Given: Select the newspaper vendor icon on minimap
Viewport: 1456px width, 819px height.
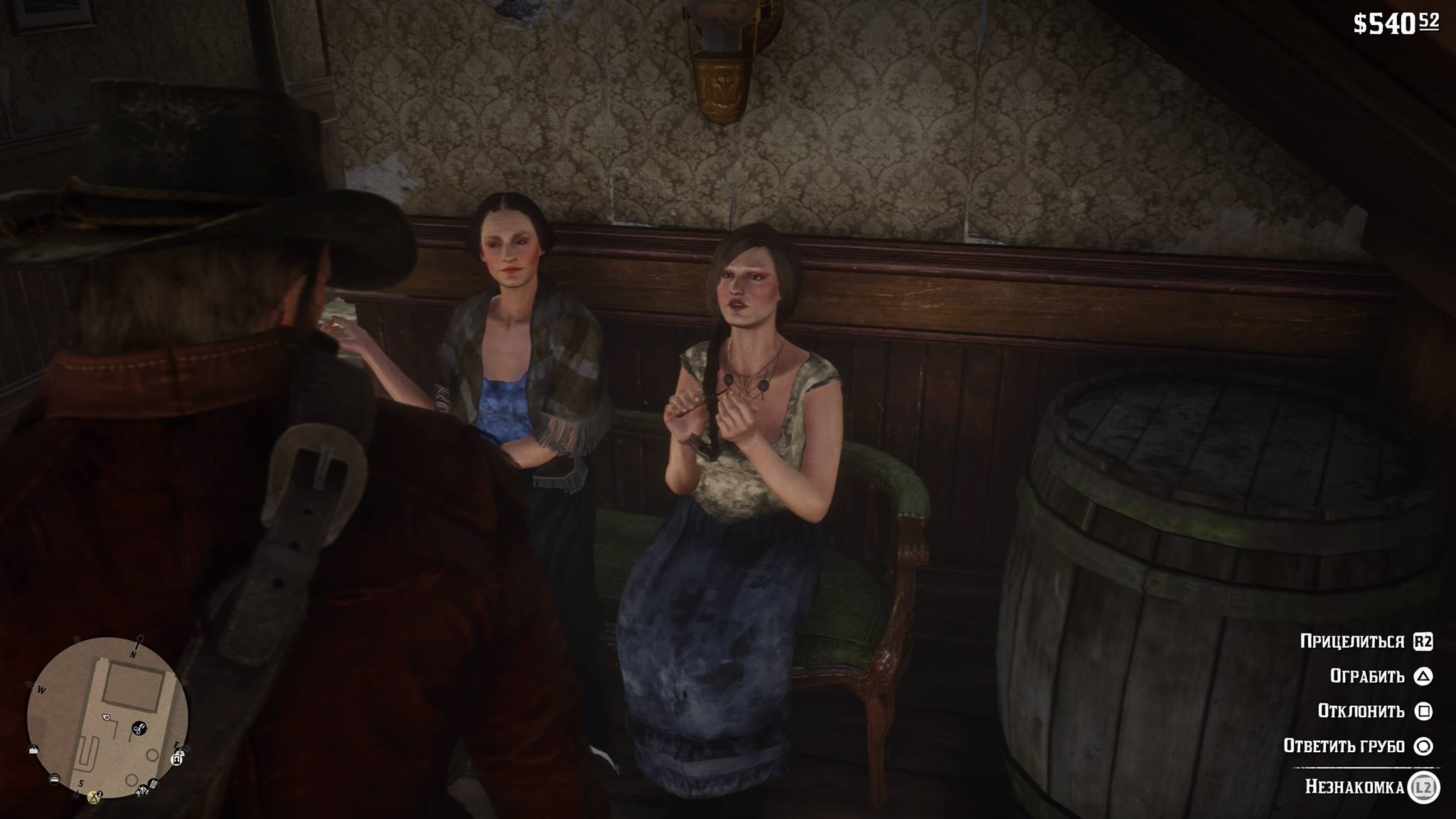Looking at the screenshot, I should (153, 783).
